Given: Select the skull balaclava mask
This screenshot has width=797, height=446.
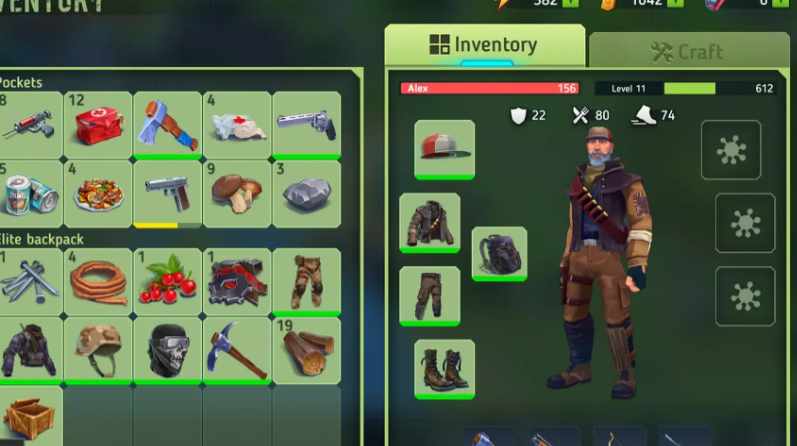Looking at the screenshot, I should (x=167, y=349).
